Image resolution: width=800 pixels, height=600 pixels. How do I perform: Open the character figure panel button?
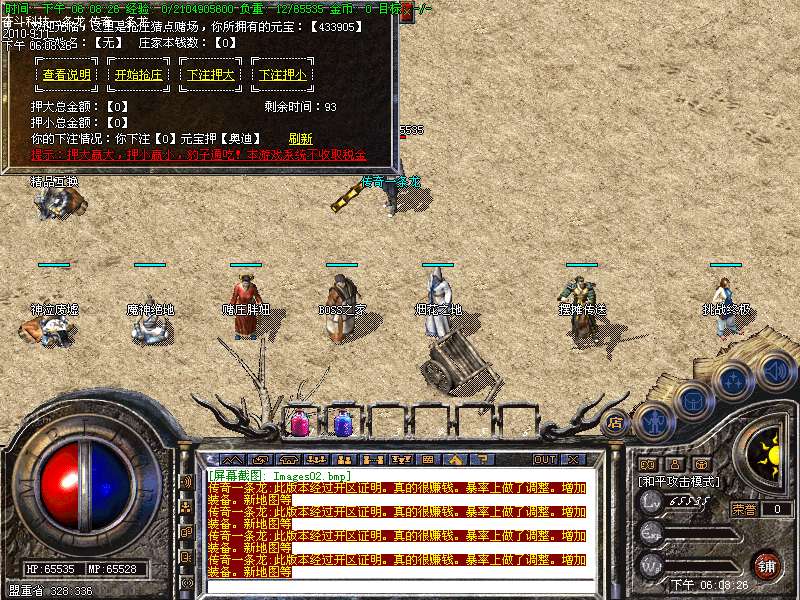[654, 420]
